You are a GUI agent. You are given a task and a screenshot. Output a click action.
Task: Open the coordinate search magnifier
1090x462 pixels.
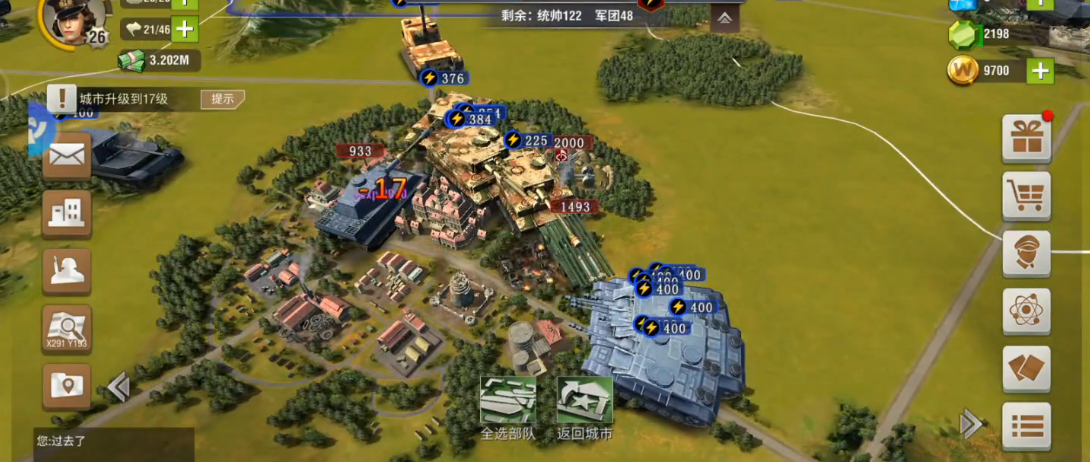point(67,327)
